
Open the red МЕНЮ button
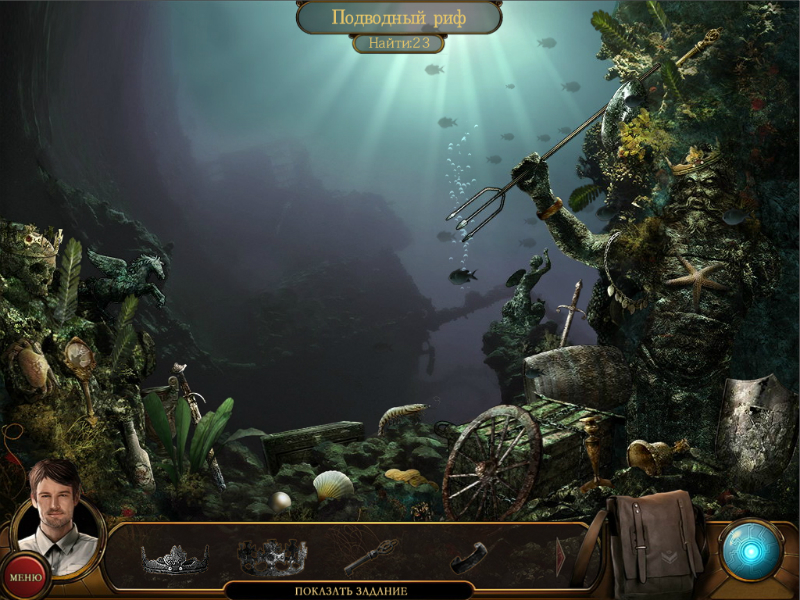[x=24, y=576]
